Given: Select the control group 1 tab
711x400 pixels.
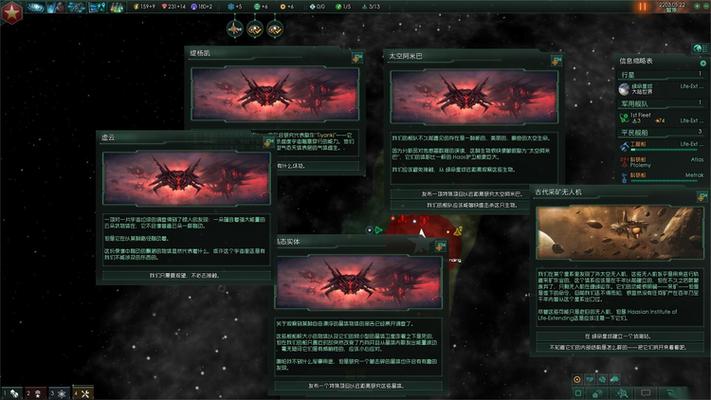Looking at the screenshot, I should coord(8,392).
